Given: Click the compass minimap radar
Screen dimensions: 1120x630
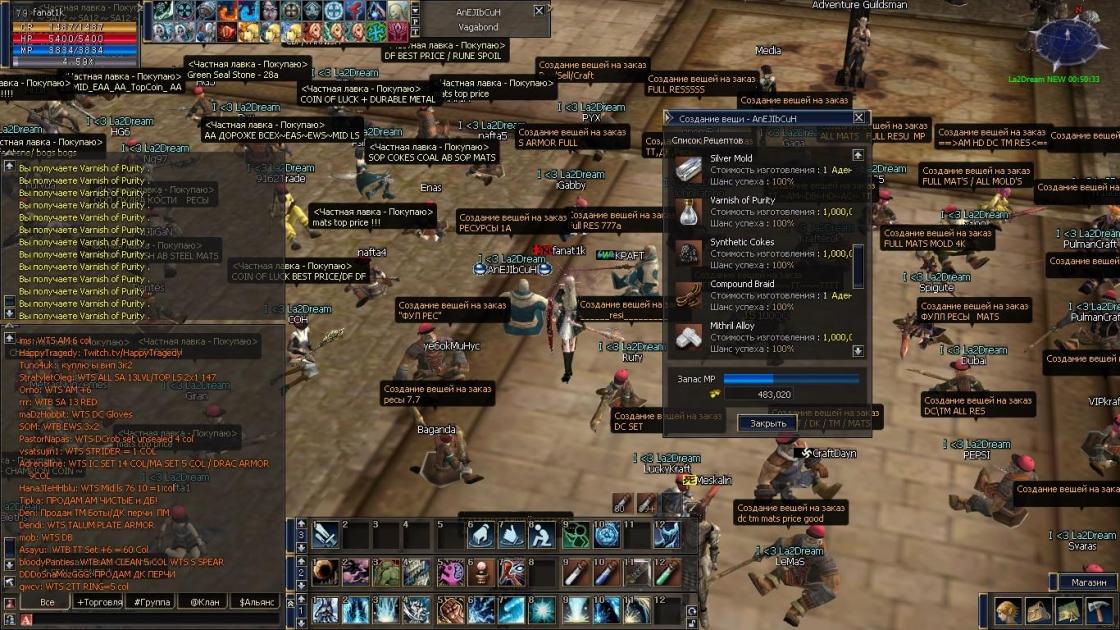Looking at the screenshot, I should click(x=1066, y=42).
